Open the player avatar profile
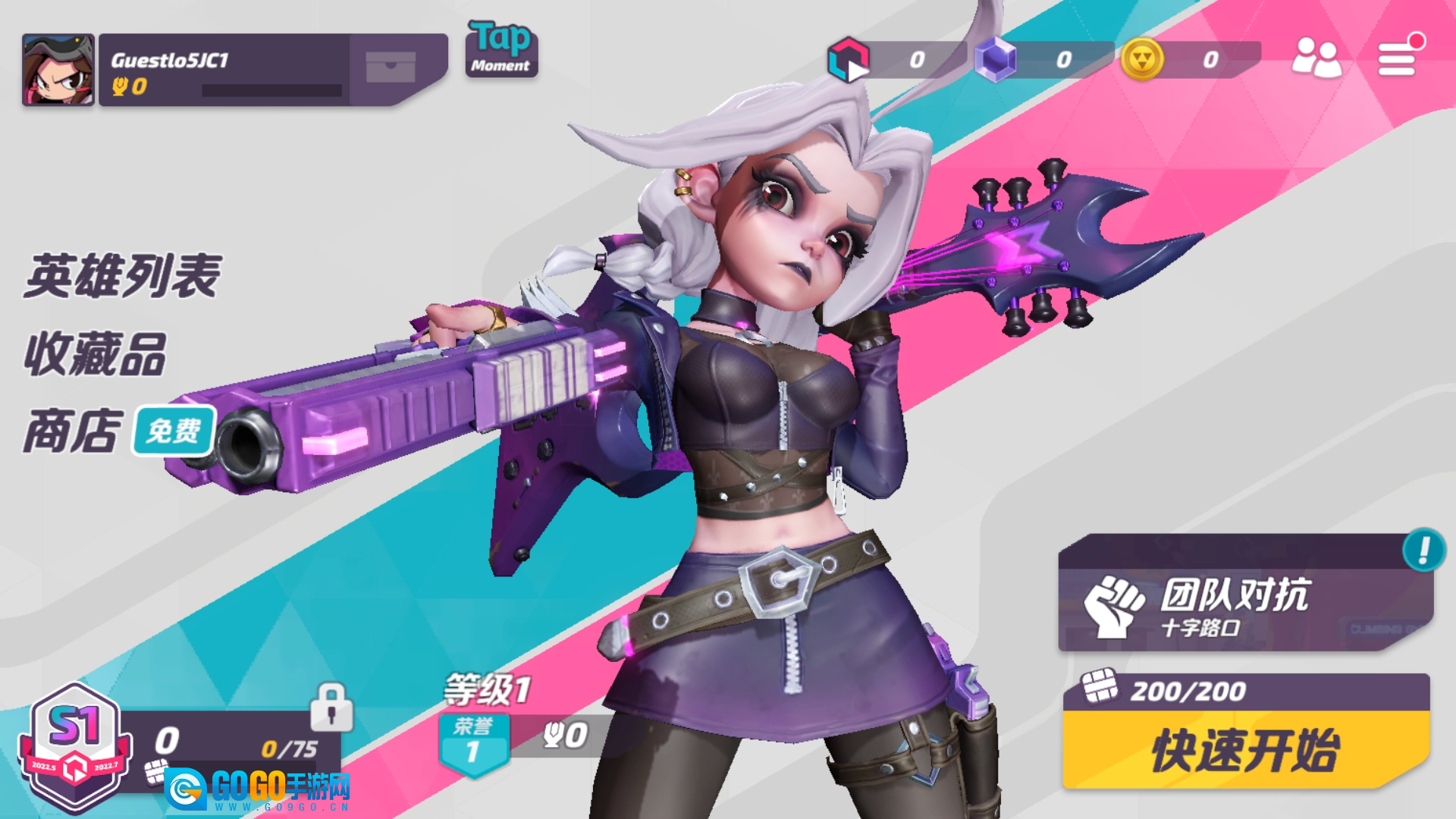This screenshot has width=1456, height=819. click(58, 70)
